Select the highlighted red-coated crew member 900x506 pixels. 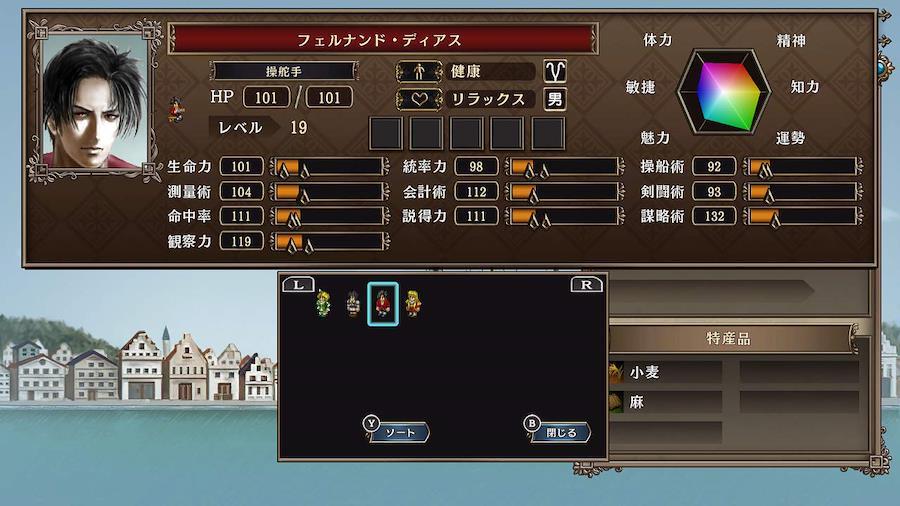[x=383, y=303]
